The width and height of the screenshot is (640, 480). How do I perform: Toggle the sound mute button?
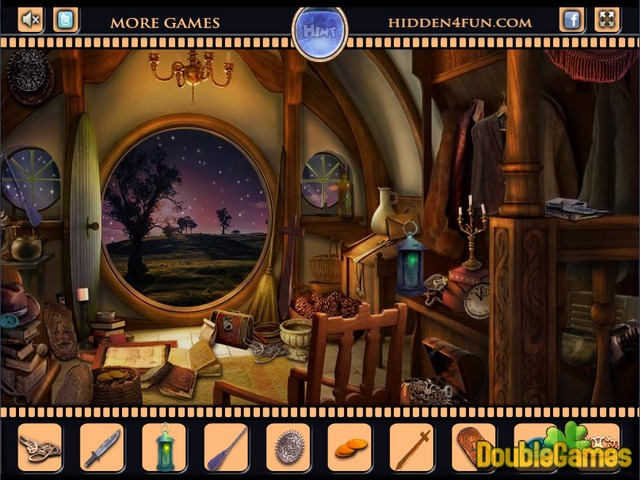click(31, 19)
